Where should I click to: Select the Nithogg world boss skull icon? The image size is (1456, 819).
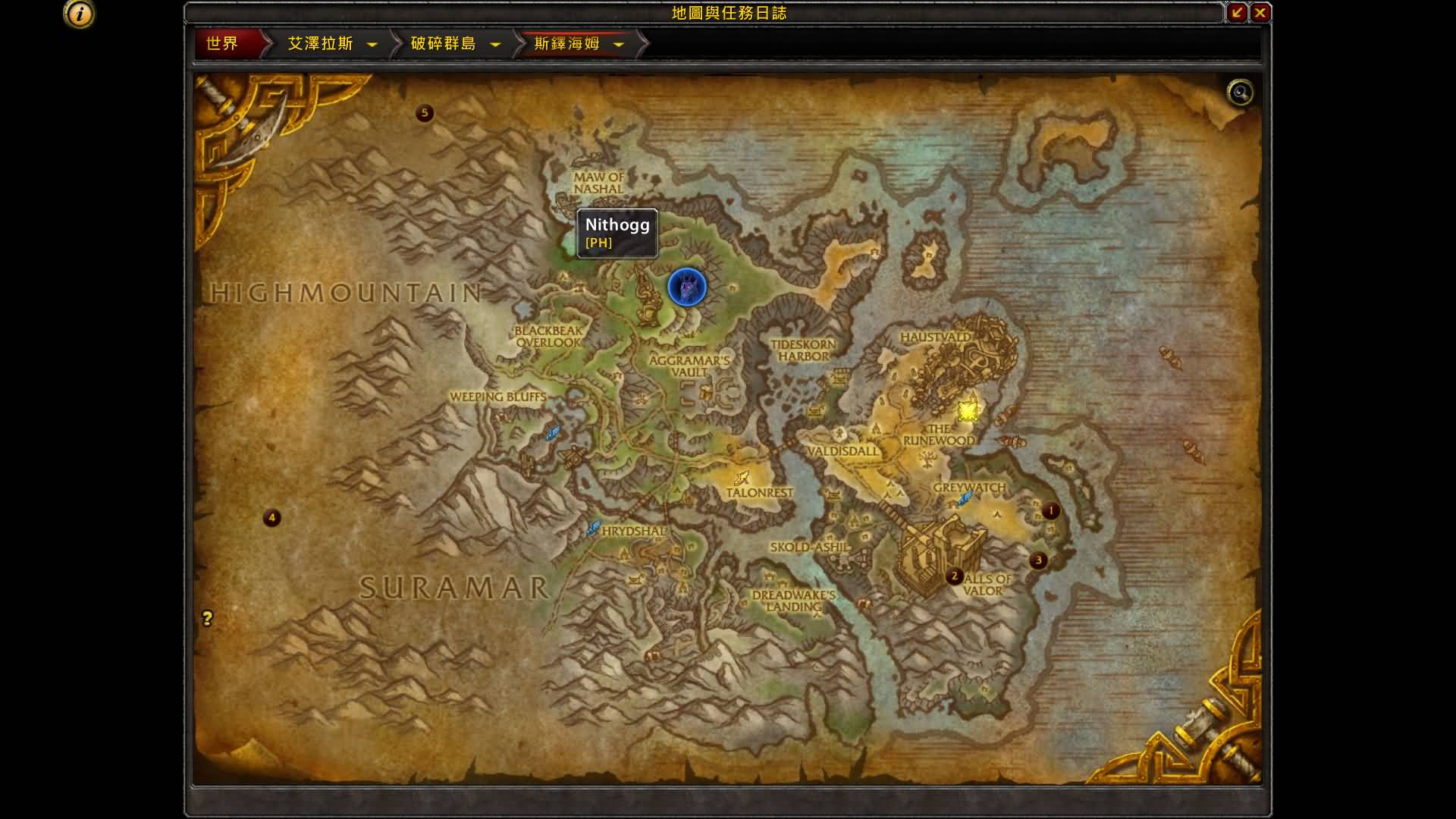coord(686,288)
